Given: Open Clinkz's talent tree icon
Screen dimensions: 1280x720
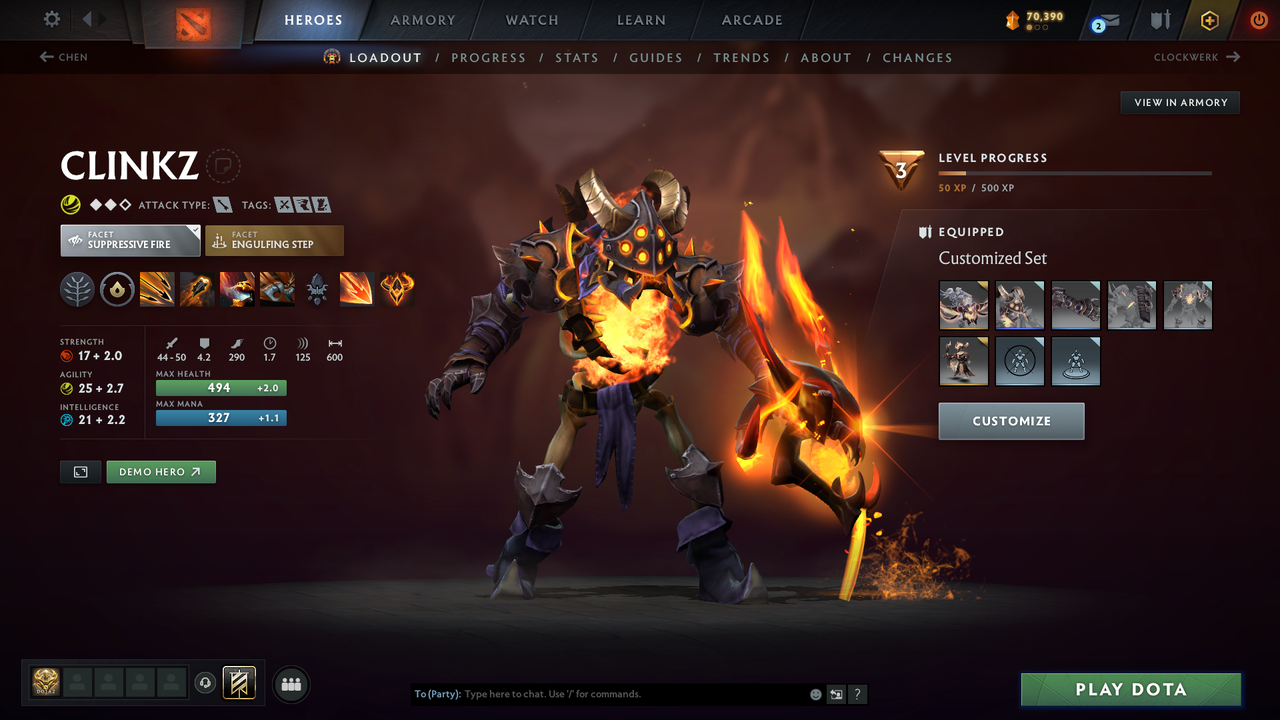Looking at the screenshot, I should coord(77,289).
